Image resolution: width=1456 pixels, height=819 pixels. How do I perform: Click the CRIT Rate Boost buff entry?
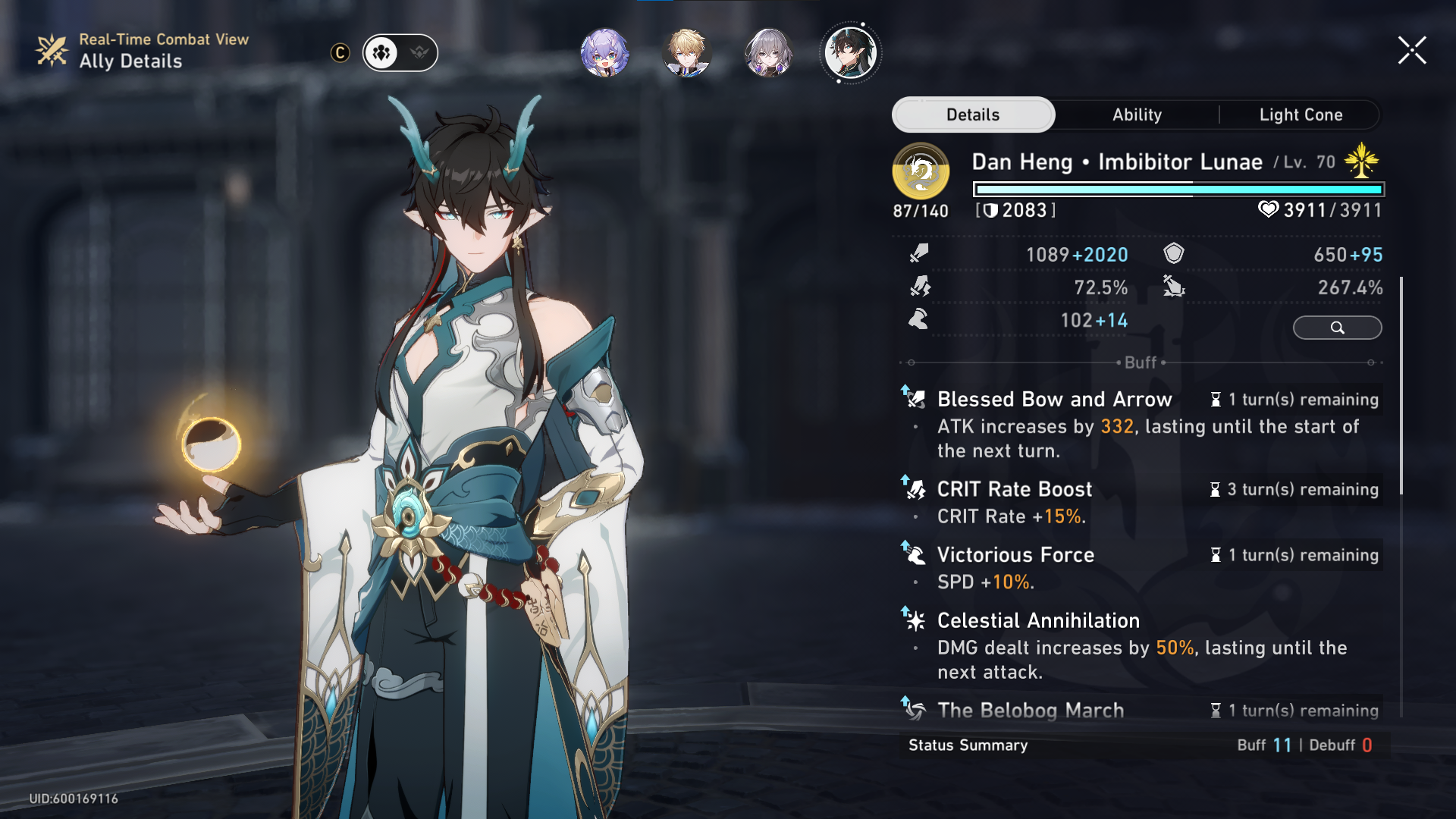[x=1015, y=489]
